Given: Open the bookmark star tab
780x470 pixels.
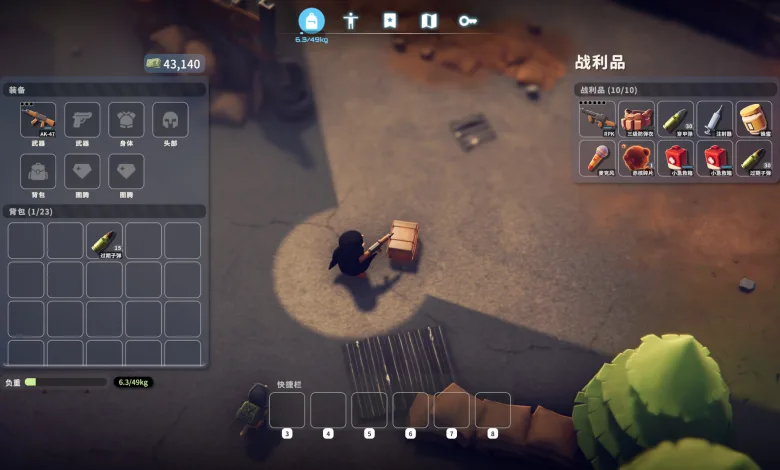Looking at the screenshot, I should pos(390,20).
